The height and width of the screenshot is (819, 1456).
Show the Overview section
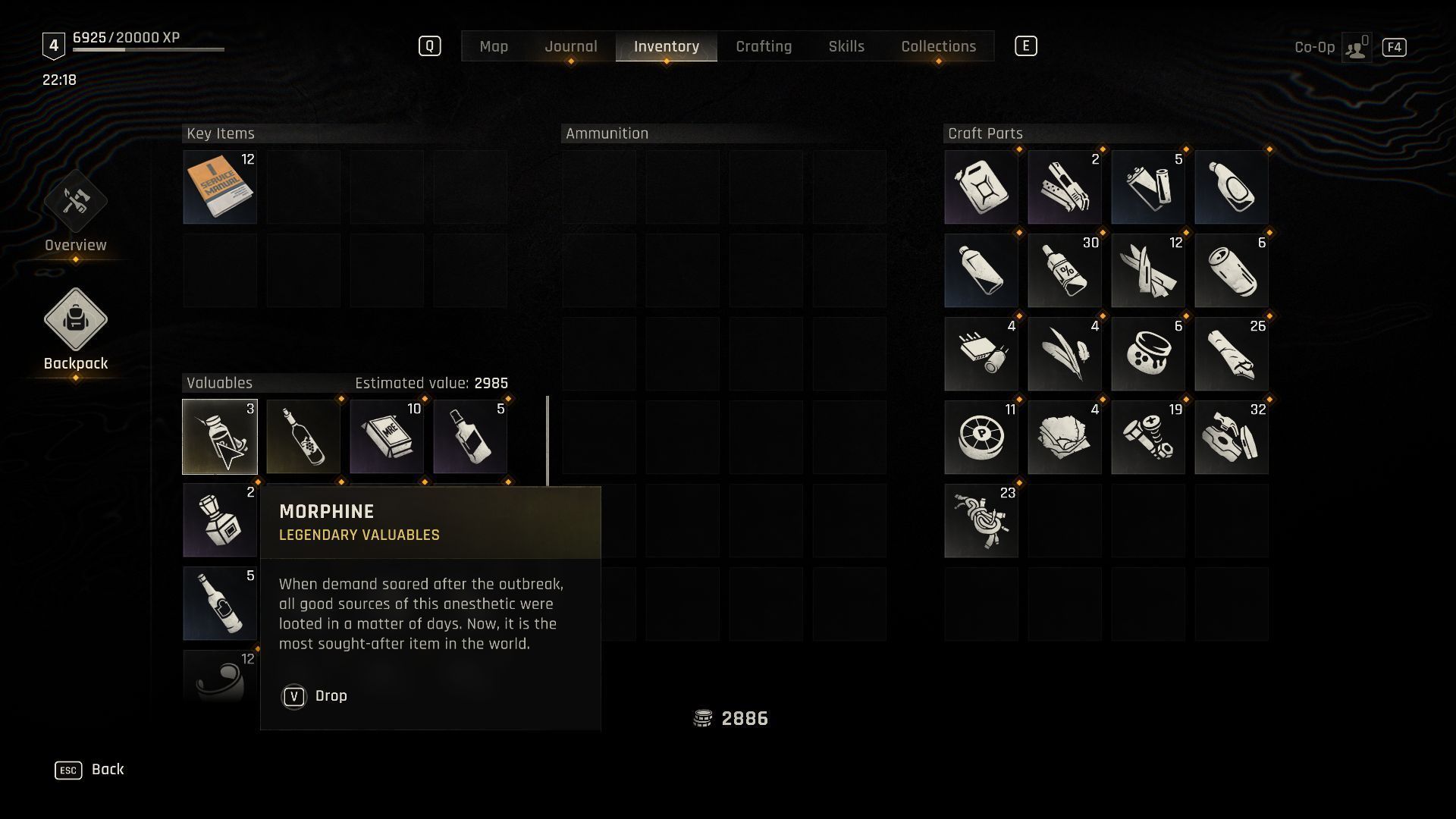coord(75,212)
